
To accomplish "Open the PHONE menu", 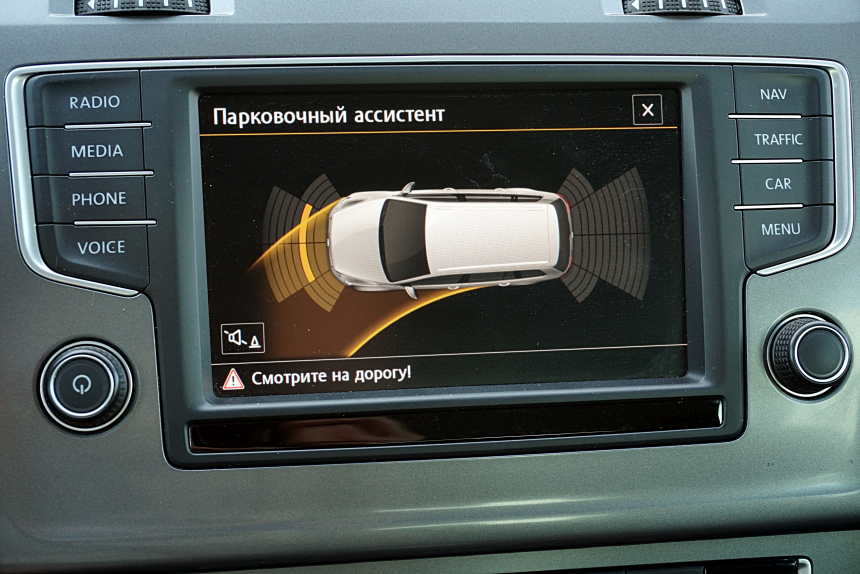I will pyautogui.click(x=98, y=199).
